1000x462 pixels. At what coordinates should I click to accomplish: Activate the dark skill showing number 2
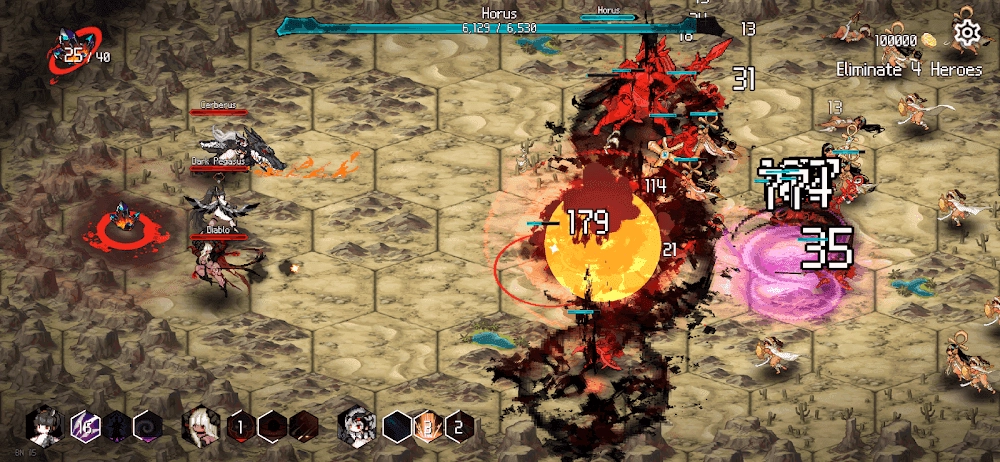point(458,426)
